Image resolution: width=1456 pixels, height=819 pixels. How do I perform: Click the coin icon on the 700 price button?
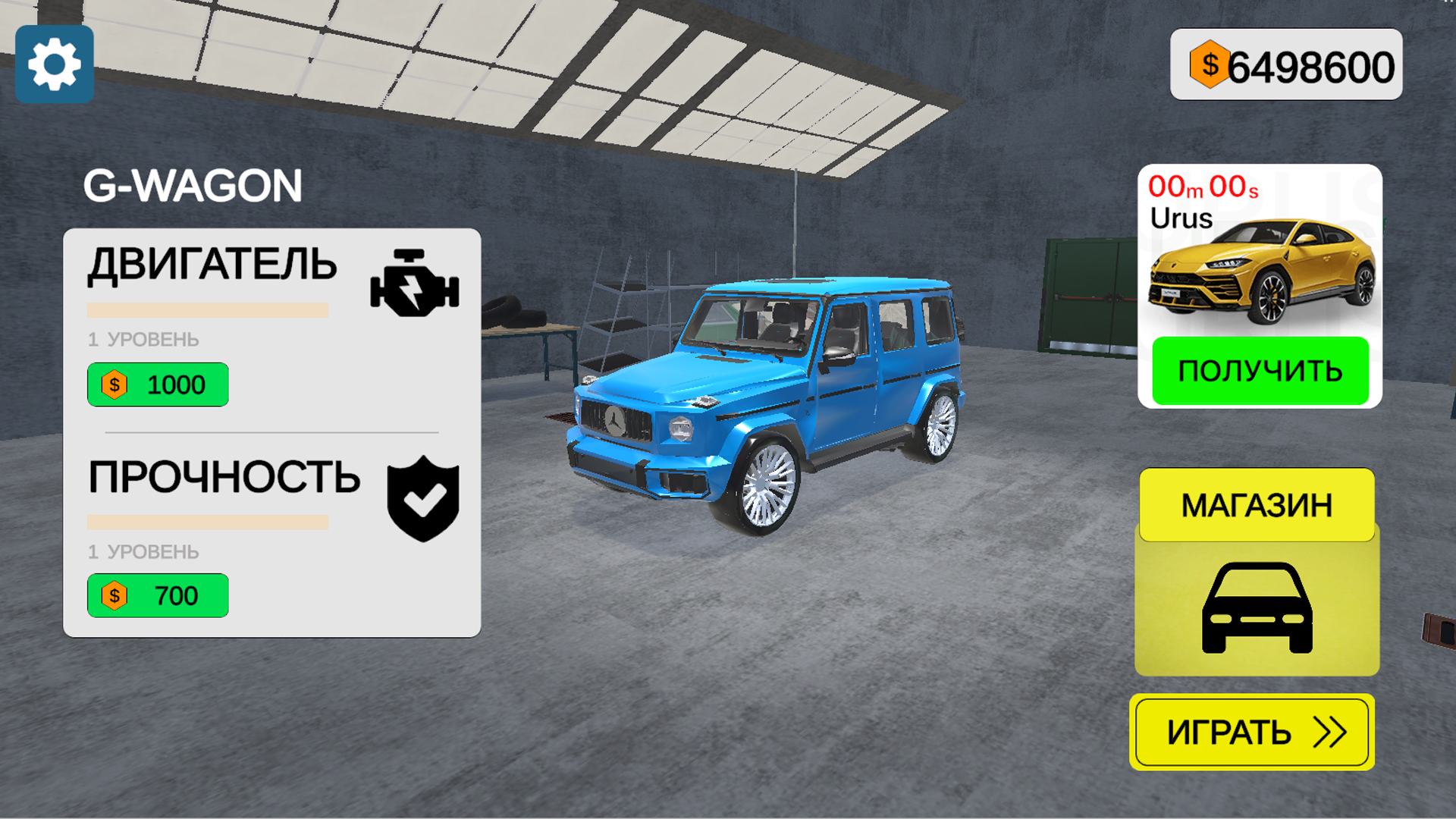114,595
